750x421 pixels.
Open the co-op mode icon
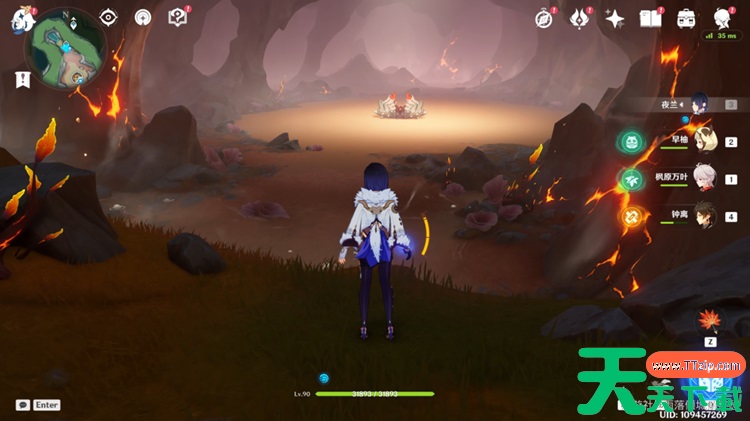point(142,18)
